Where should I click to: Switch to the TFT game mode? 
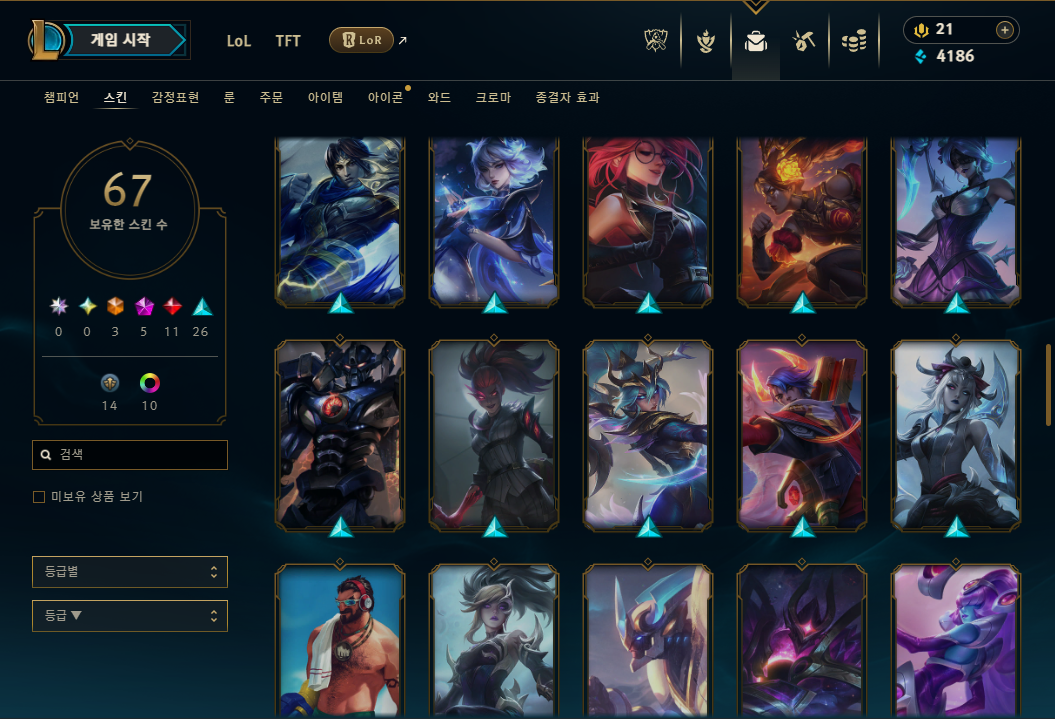288,41
